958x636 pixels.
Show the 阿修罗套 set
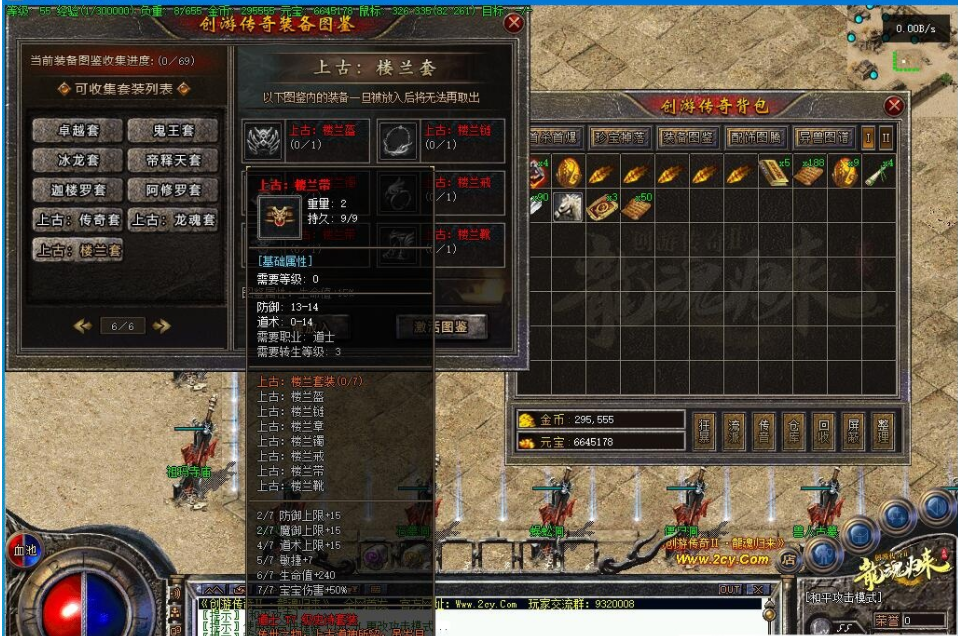coord(172,190)
